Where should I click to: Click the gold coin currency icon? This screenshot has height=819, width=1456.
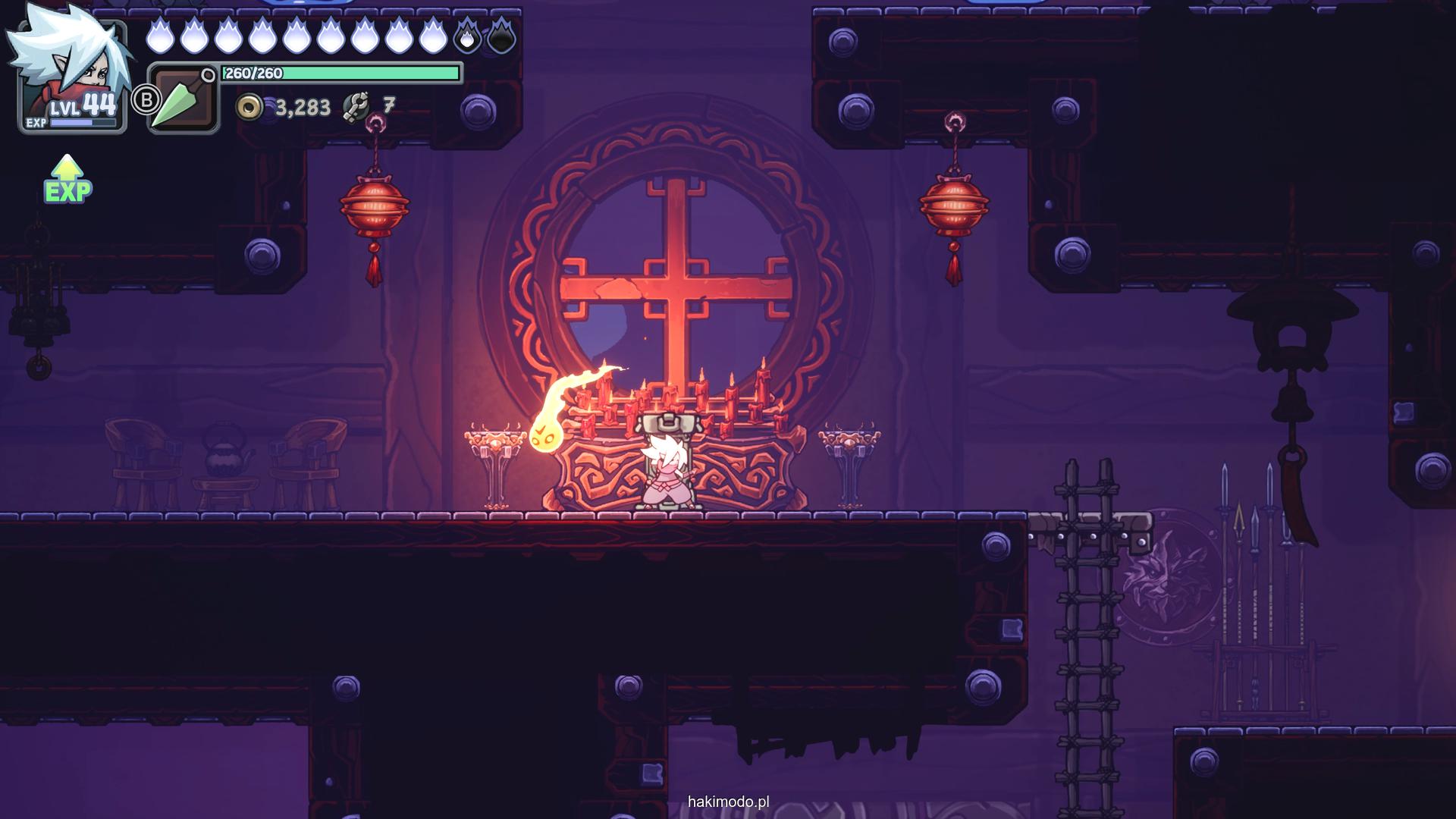point(249,108)
